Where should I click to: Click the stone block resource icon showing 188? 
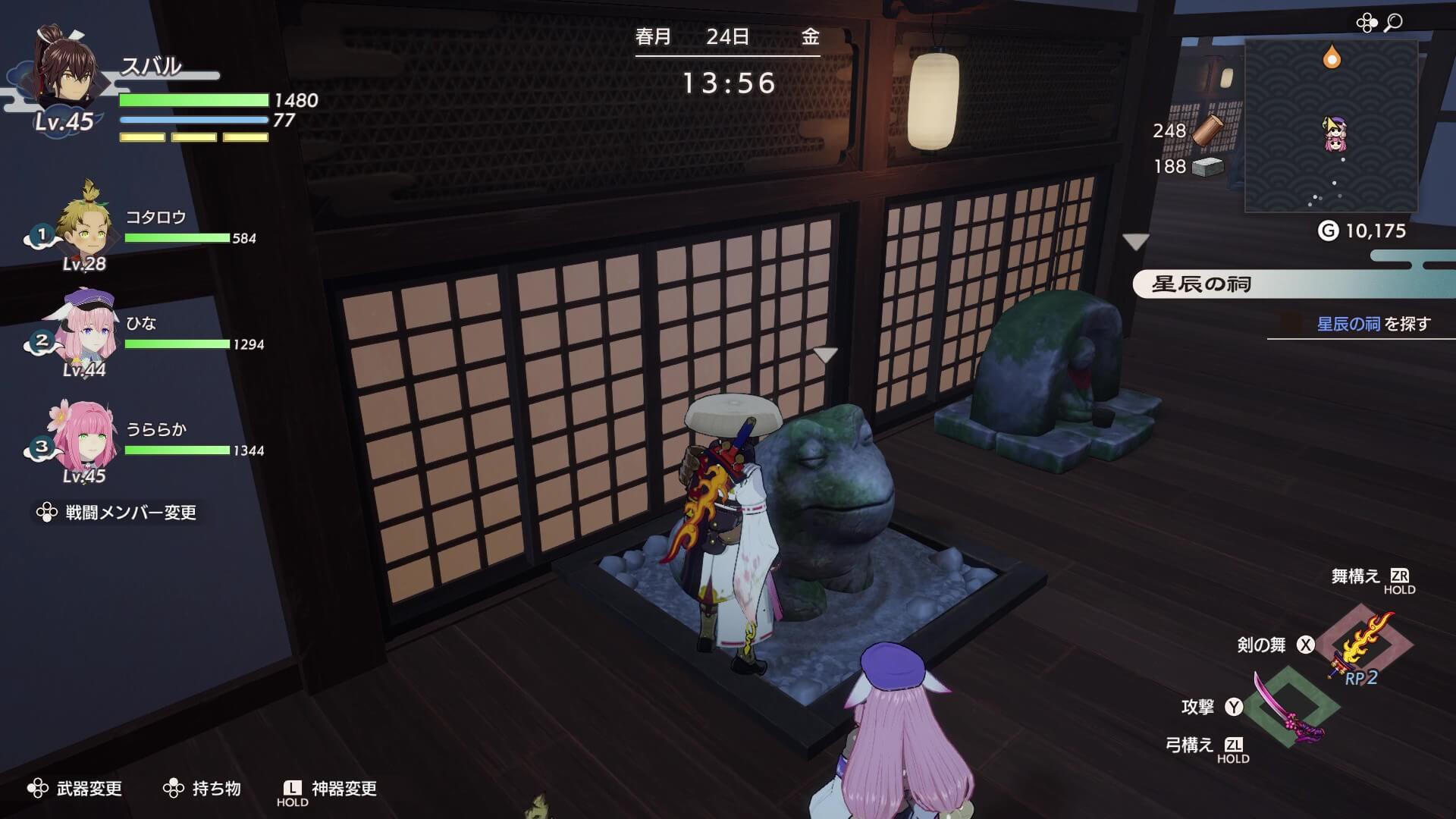pyautogui.click(x=1209, y=168)
